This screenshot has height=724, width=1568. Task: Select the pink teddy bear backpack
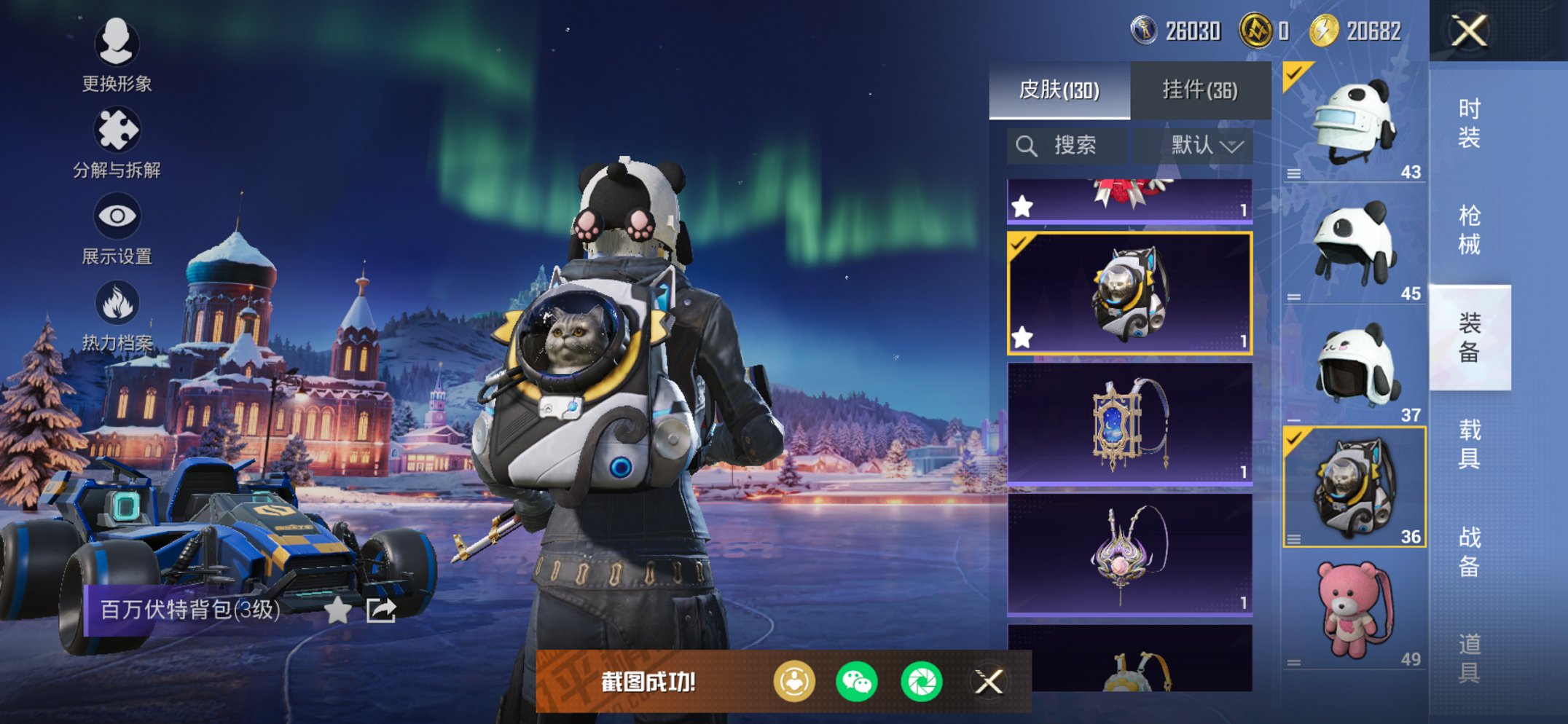tap(1354, 610)
